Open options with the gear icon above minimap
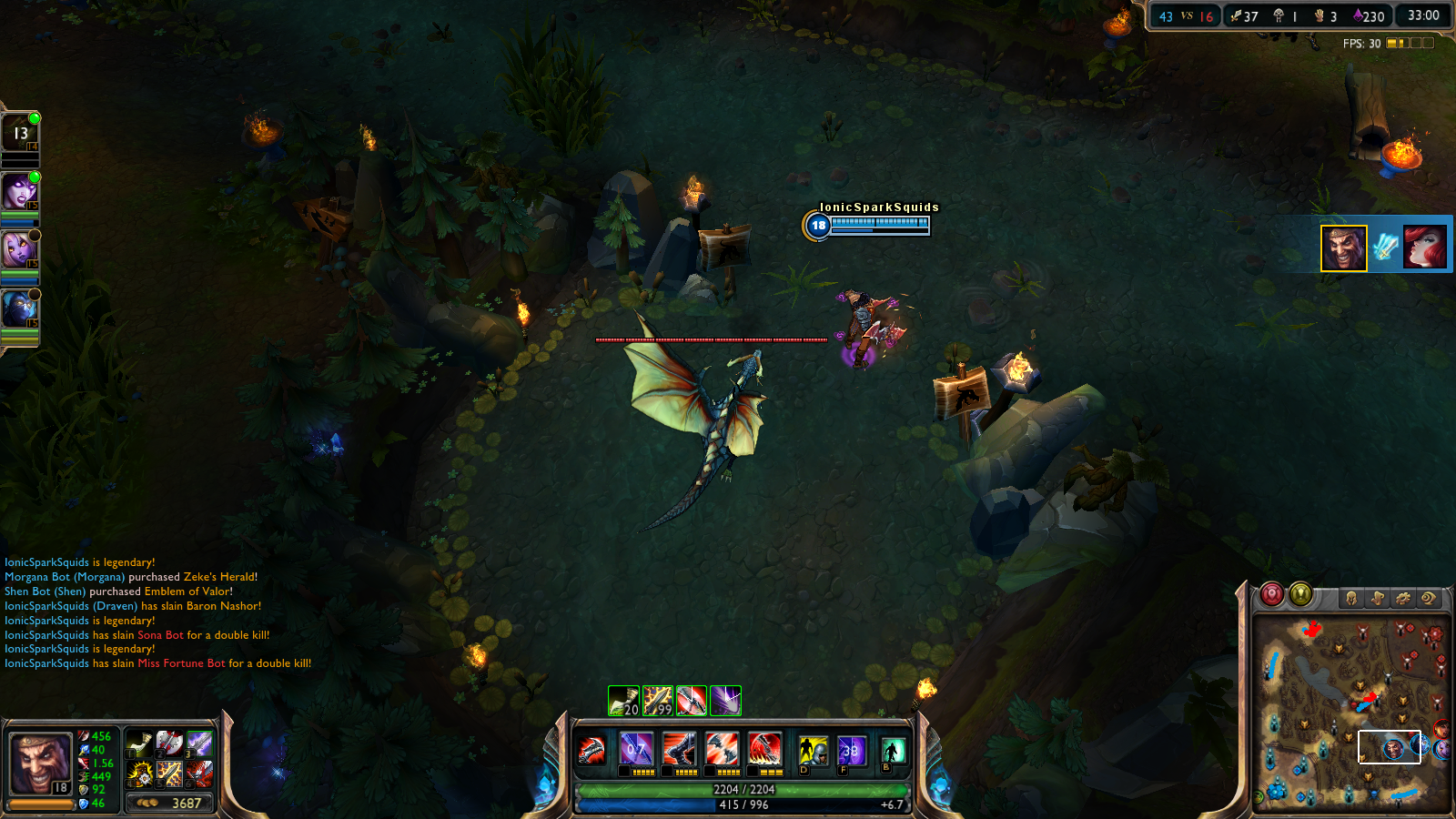This screenshot has height=819, width=1456. pyautogui.click(x=1403, y=596)
